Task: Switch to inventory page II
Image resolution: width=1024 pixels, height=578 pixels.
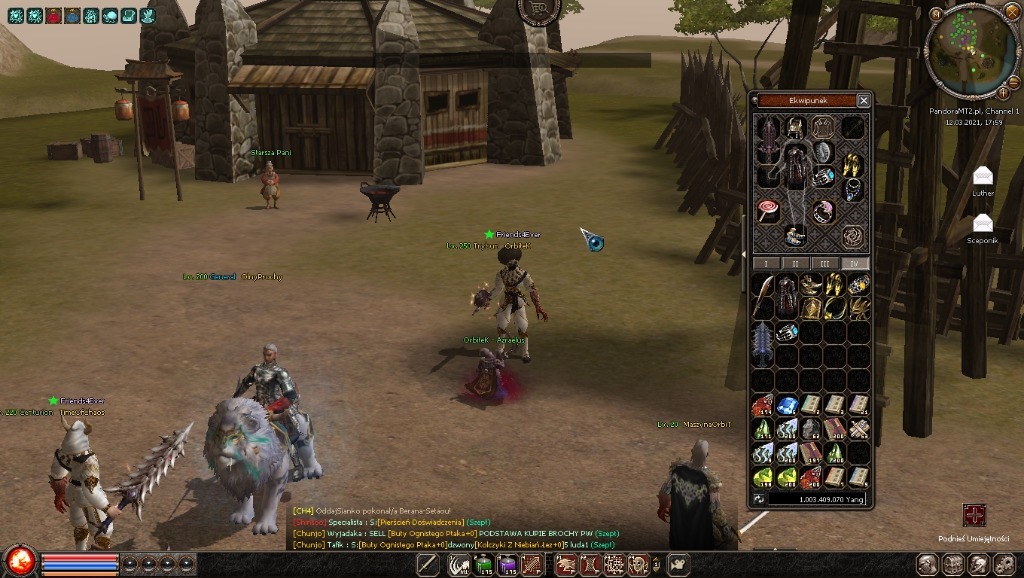Action: coord(795,263)
